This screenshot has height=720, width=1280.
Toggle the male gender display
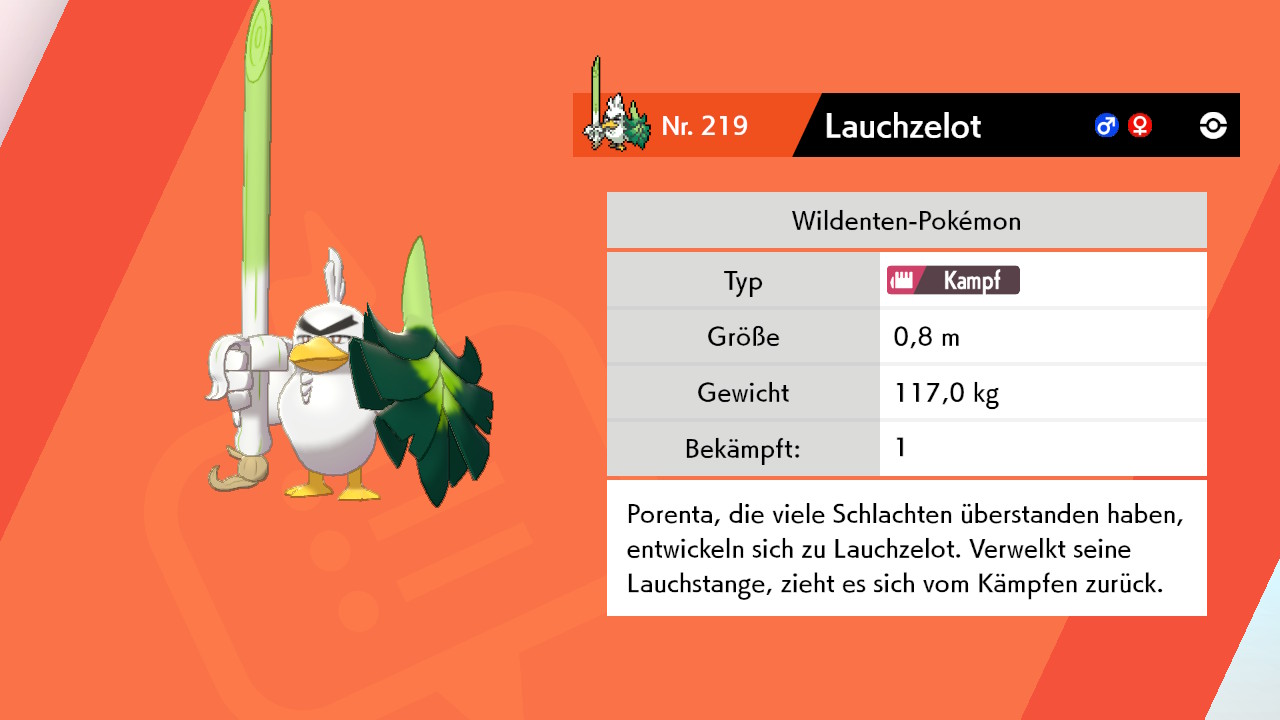1105,125
